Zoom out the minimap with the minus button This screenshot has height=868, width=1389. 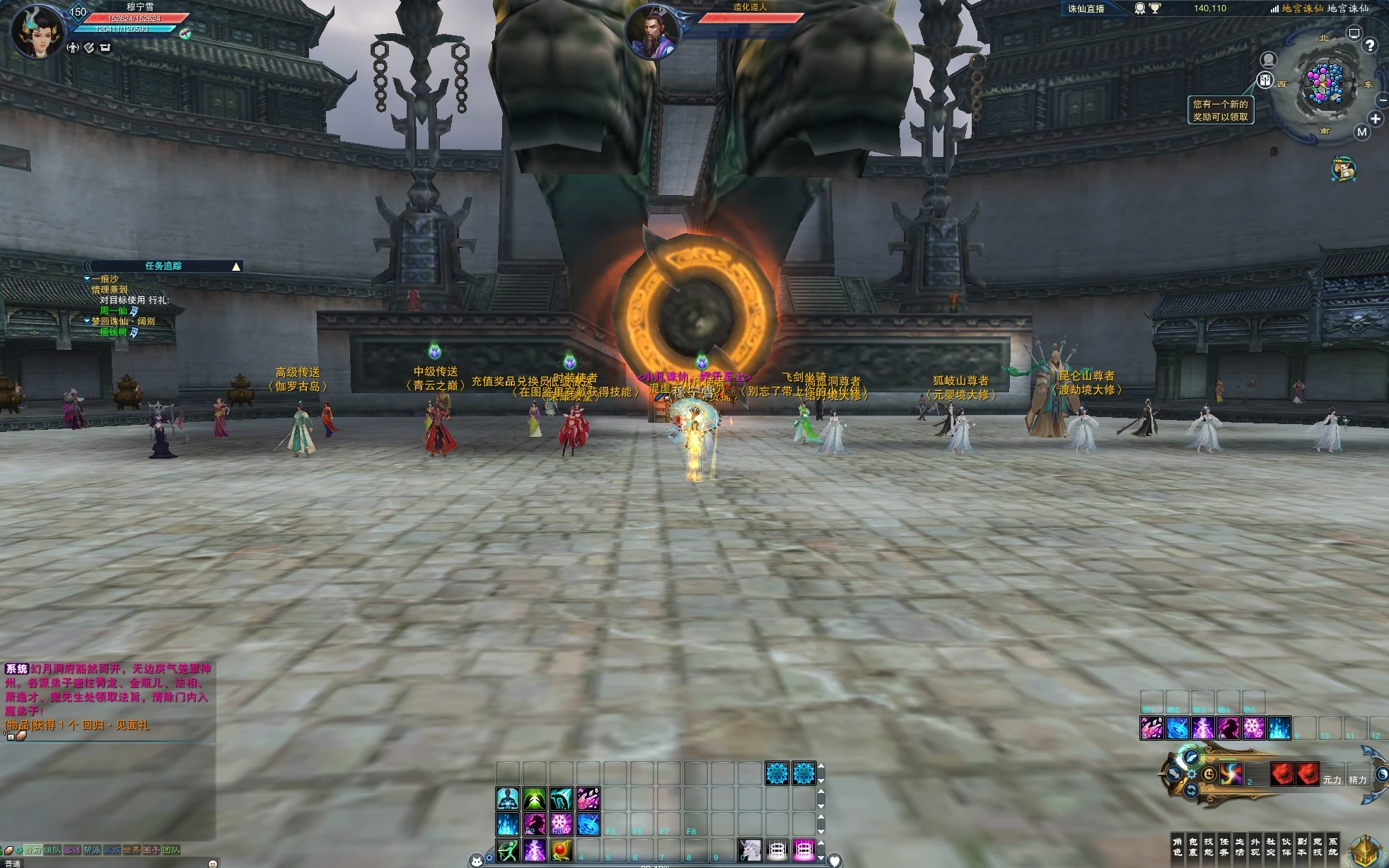1383,101
